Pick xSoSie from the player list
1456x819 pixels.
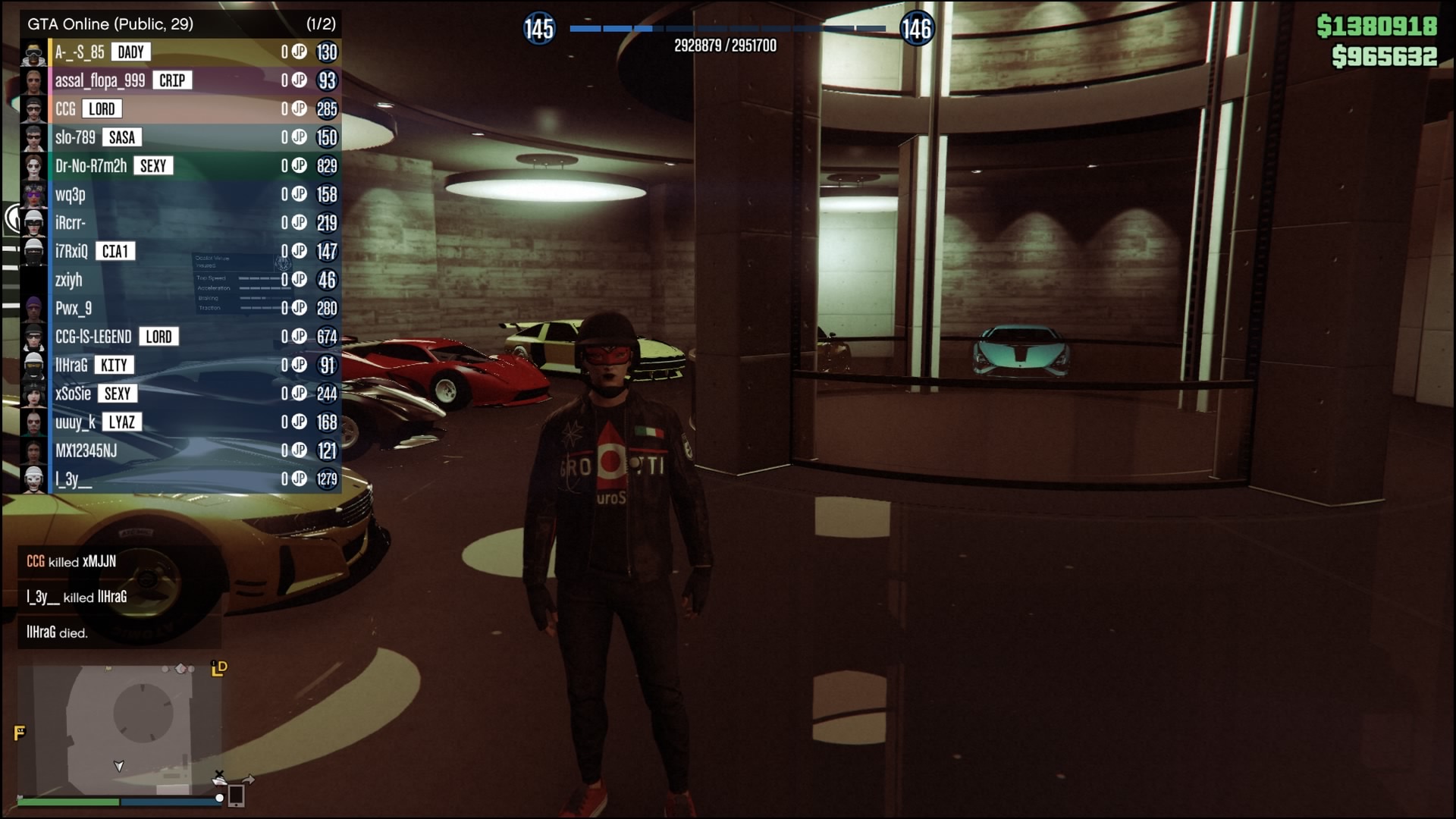pos(182,394)
